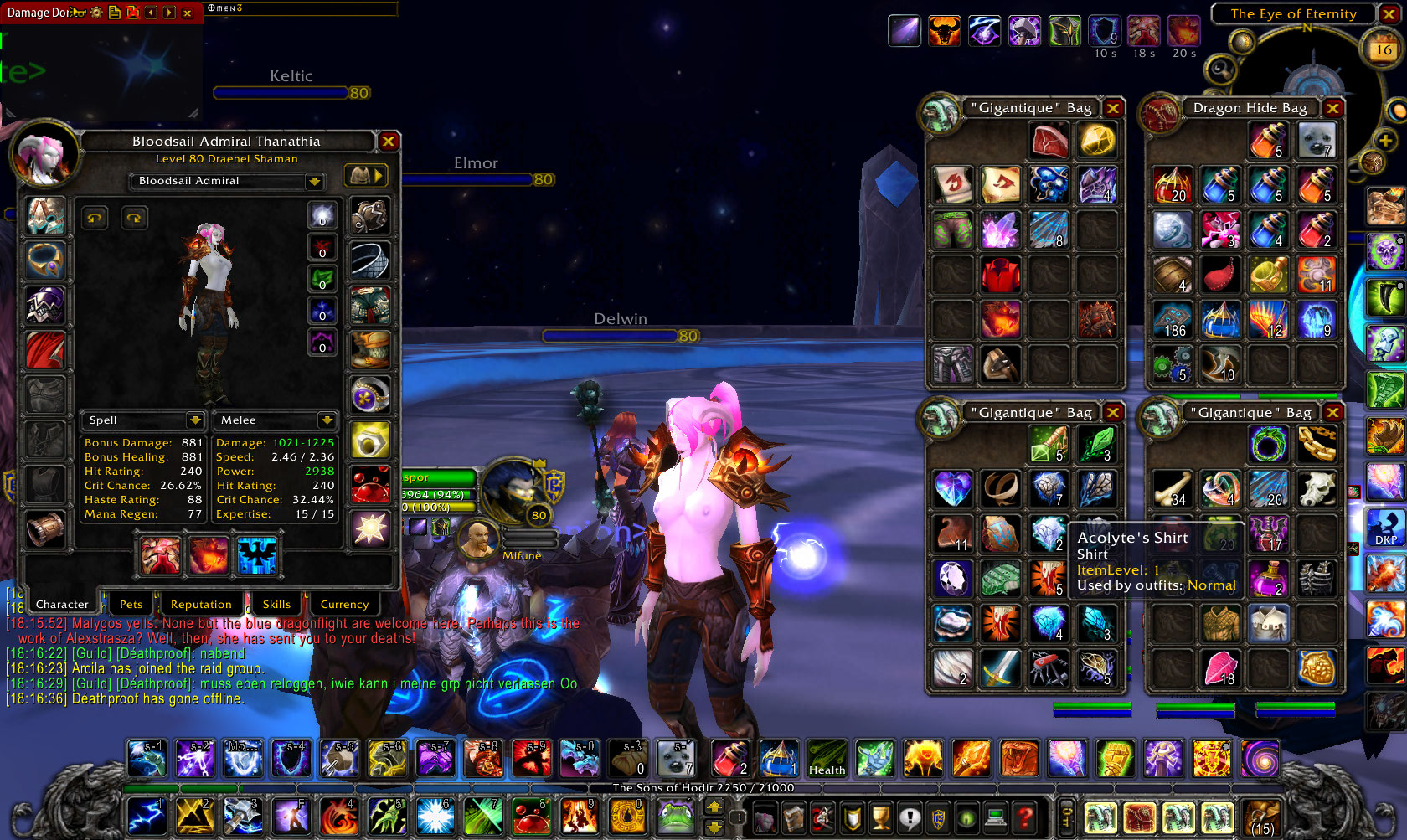Open the Spell stats dropdown

click(x=194, y=420)
